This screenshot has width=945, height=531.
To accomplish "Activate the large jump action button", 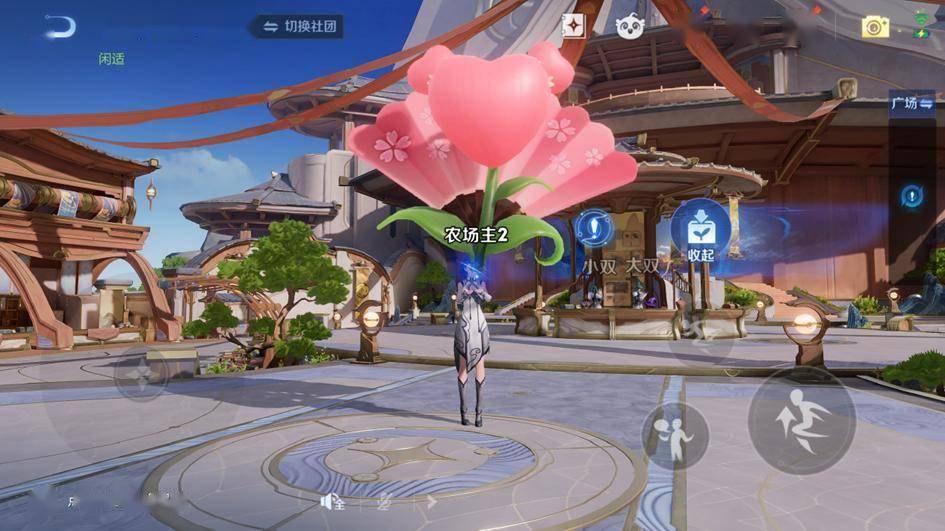I will tap(801, 418).
